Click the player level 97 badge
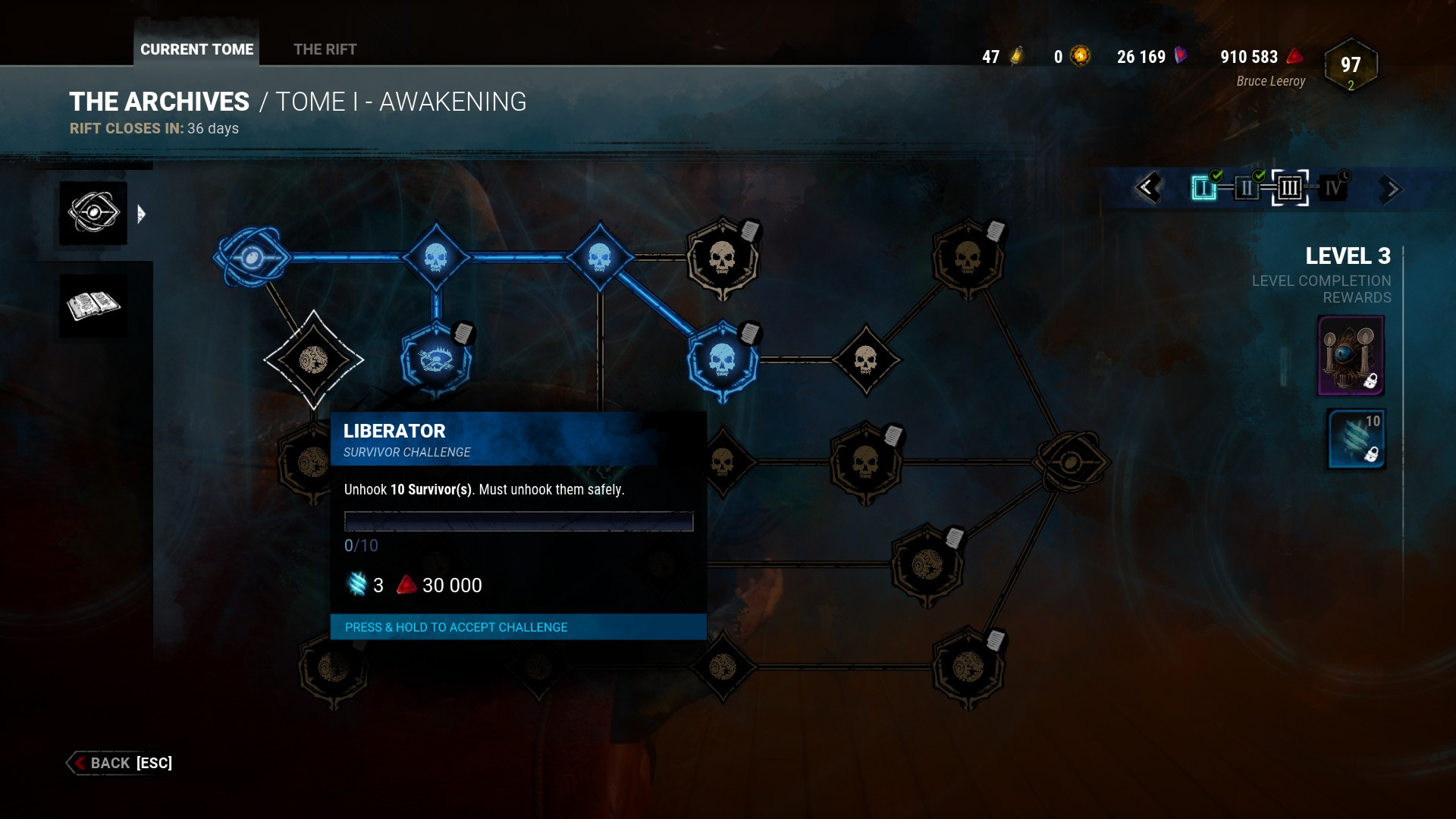Screen dimensions: 1456x819 pos(1350,67)
